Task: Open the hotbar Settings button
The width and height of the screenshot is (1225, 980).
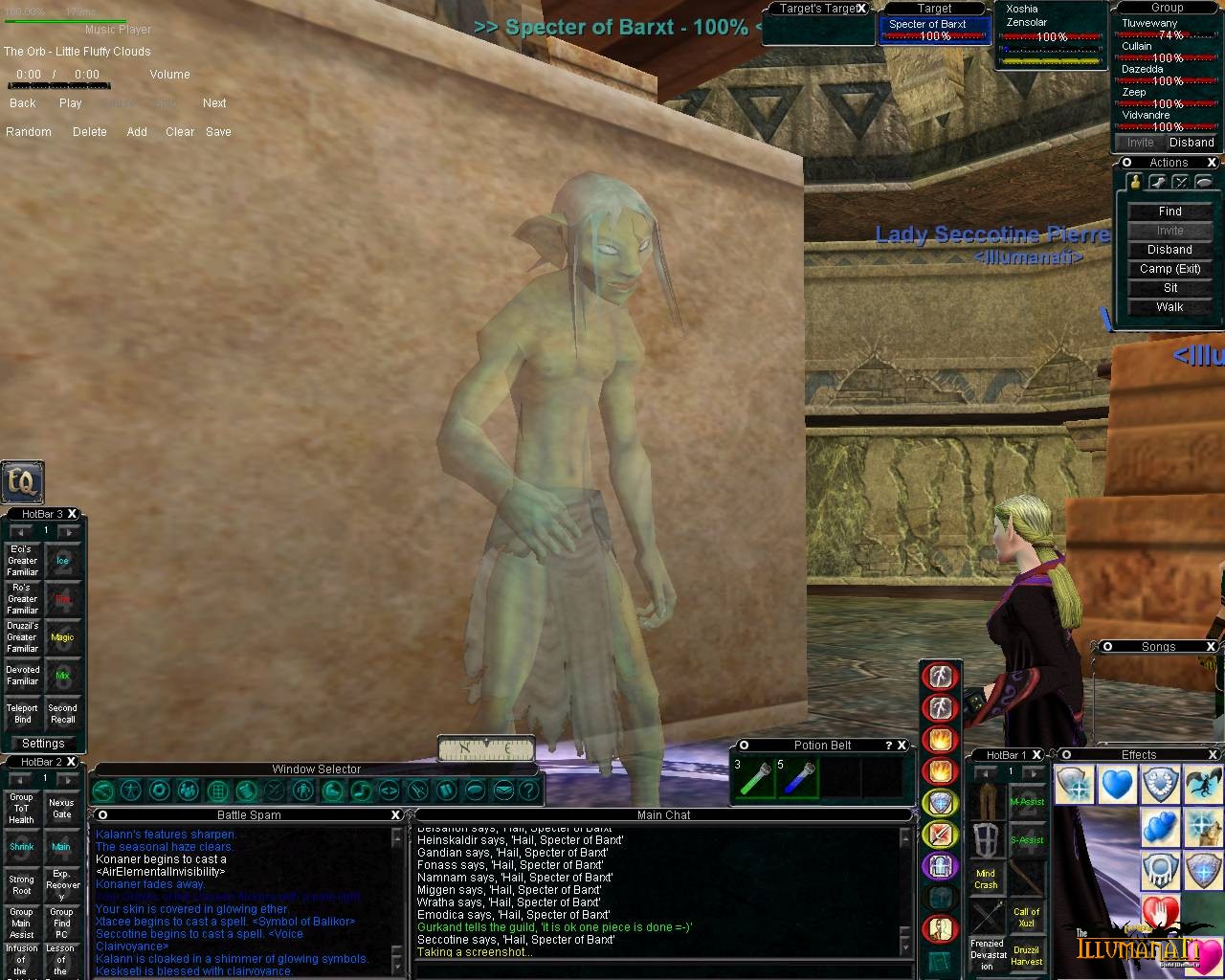Action: pyautogui.click(x=43, y=744)
